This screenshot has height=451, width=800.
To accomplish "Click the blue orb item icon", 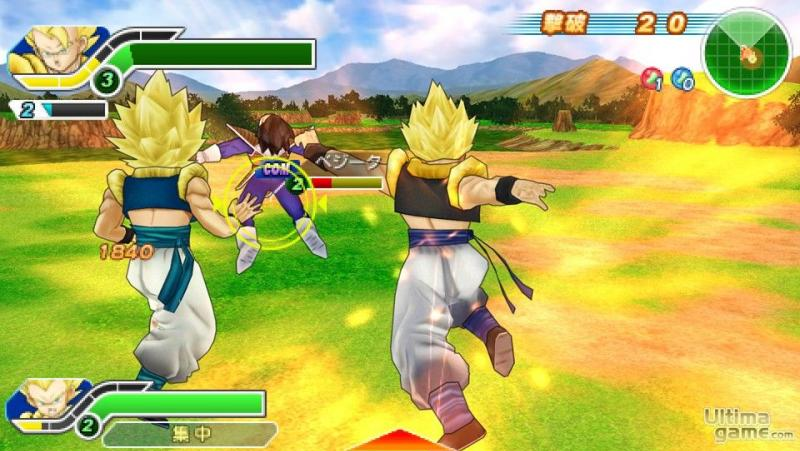I will [683, 79].
